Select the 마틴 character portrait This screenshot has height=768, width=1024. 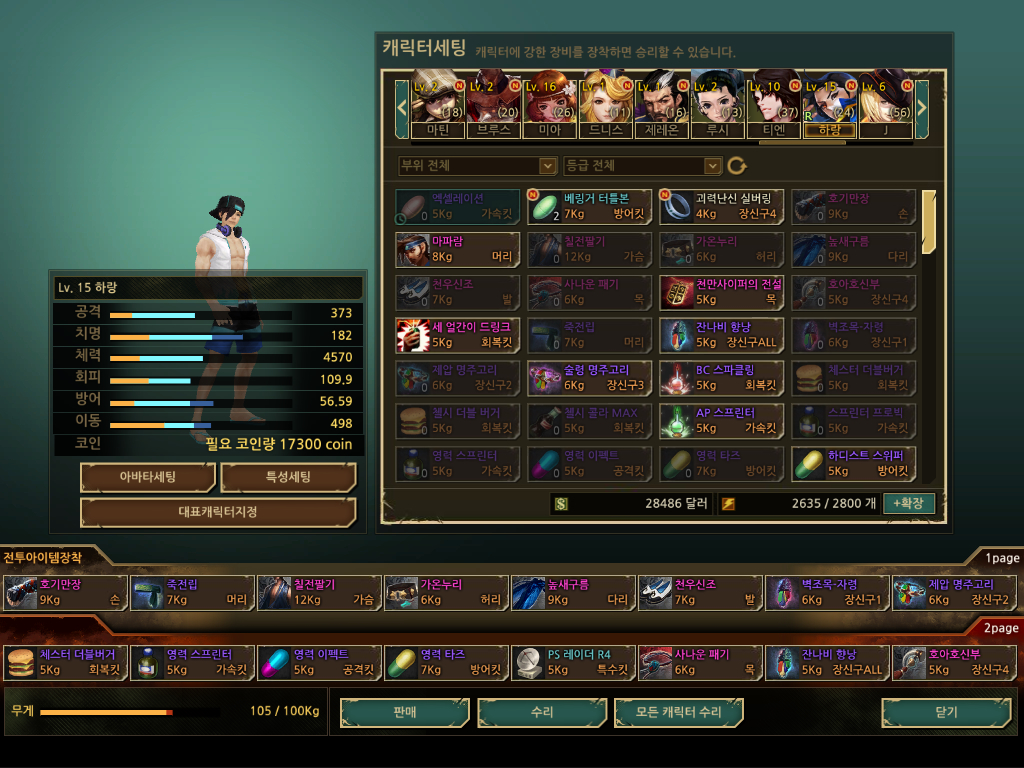[x=438, y=104]
